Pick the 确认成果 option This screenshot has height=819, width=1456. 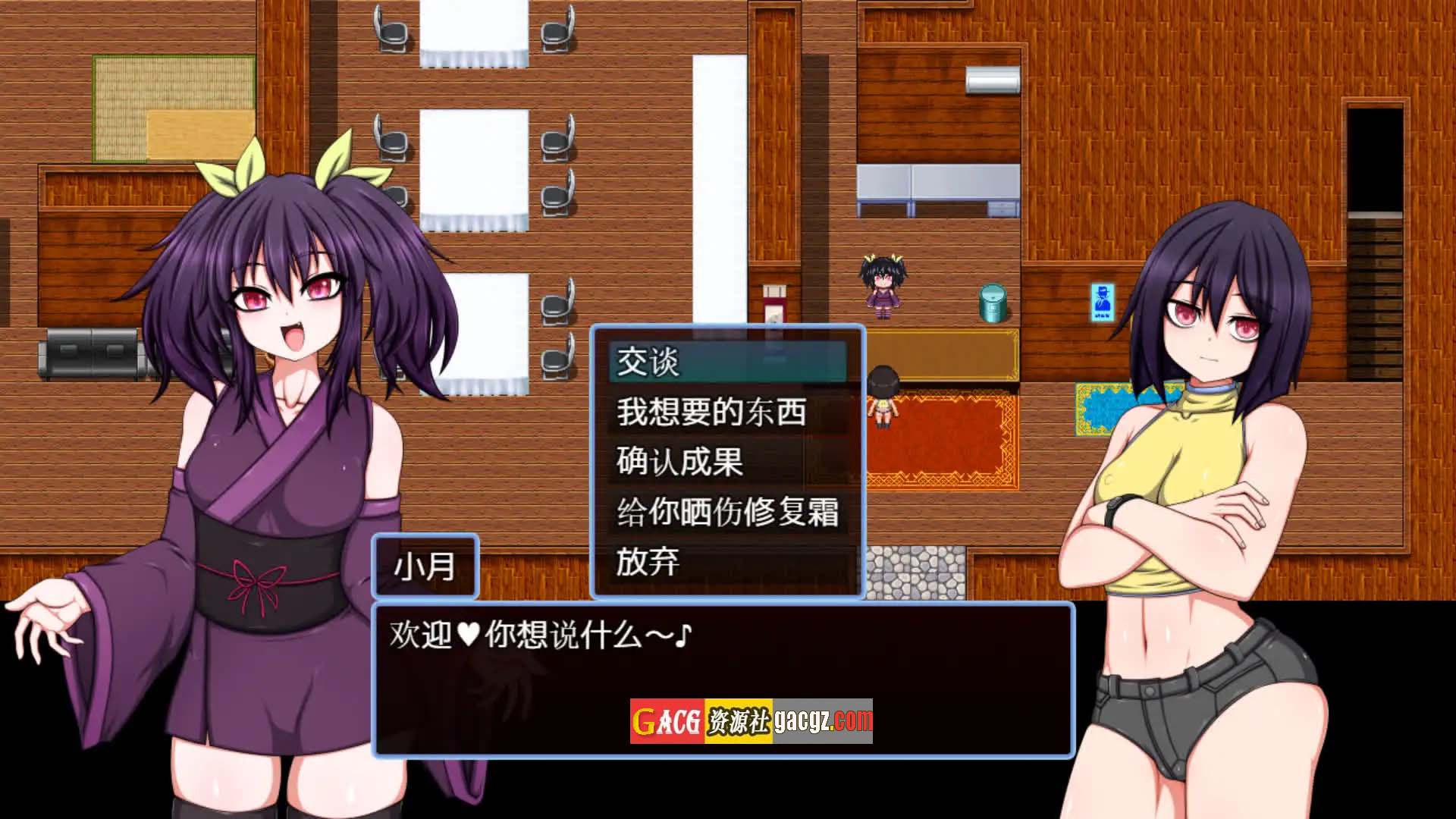(x=726, y=462)
